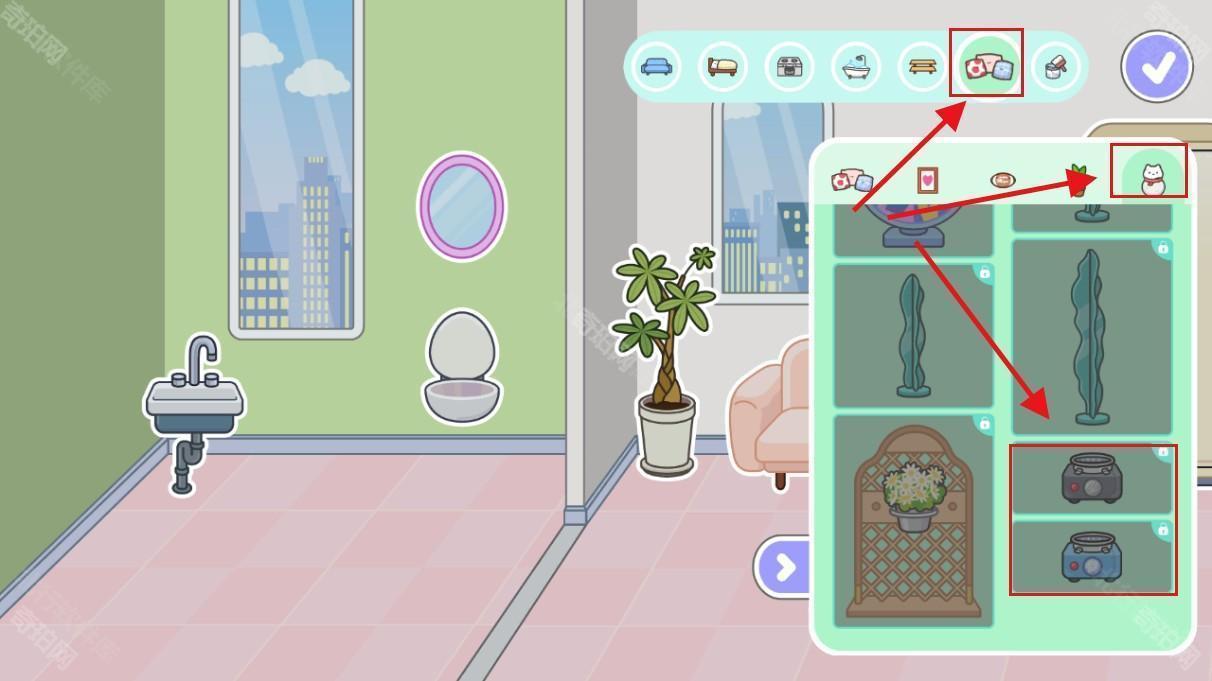The height and width of the screenshot is (681, 1212).
Task: Switch to the pillows subcategory tab
Action: point(852,181)
